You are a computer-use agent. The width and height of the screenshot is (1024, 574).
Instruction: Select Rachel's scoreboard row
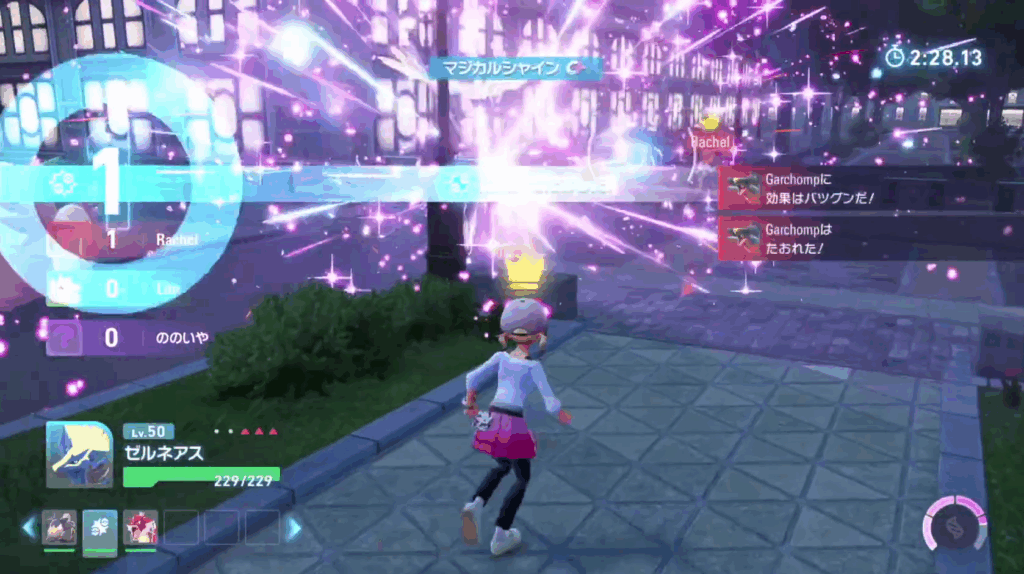(130, 240)
